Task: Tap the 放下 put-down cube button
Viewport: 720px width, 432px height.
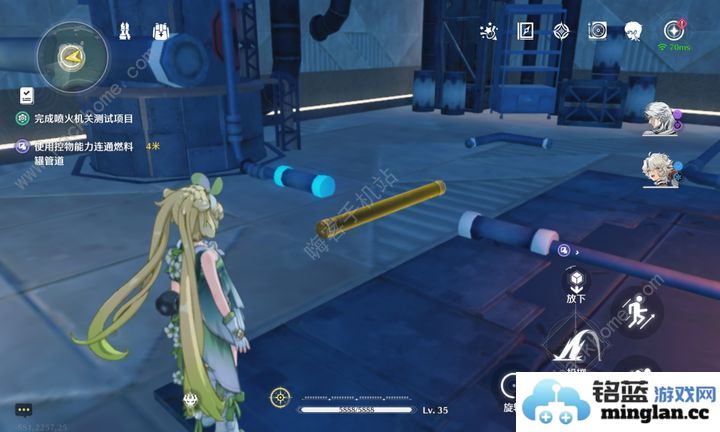Action: [576, 280]
